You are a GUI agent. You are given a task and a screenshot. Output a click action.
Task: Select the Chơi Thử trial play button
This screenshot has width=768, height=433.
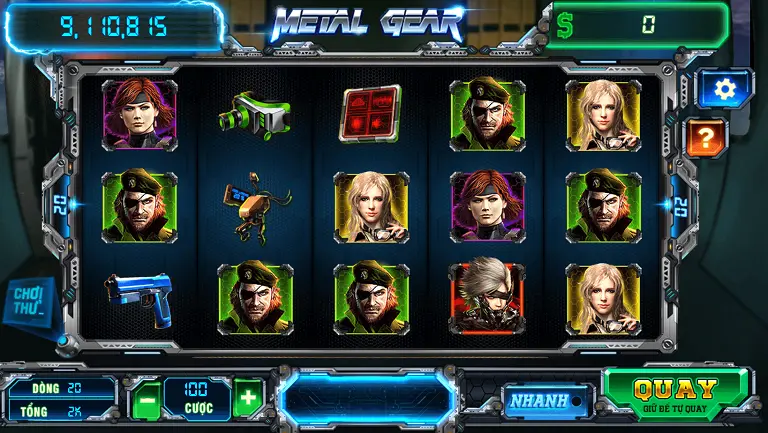[x=31, y=301]
